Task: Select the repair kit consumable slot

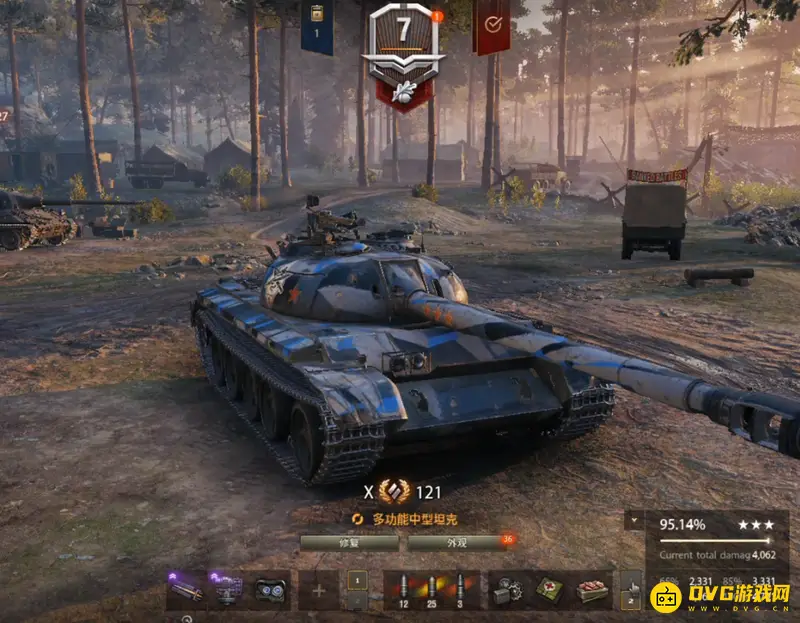Action: pyautogui.click(x=505, y=590)
